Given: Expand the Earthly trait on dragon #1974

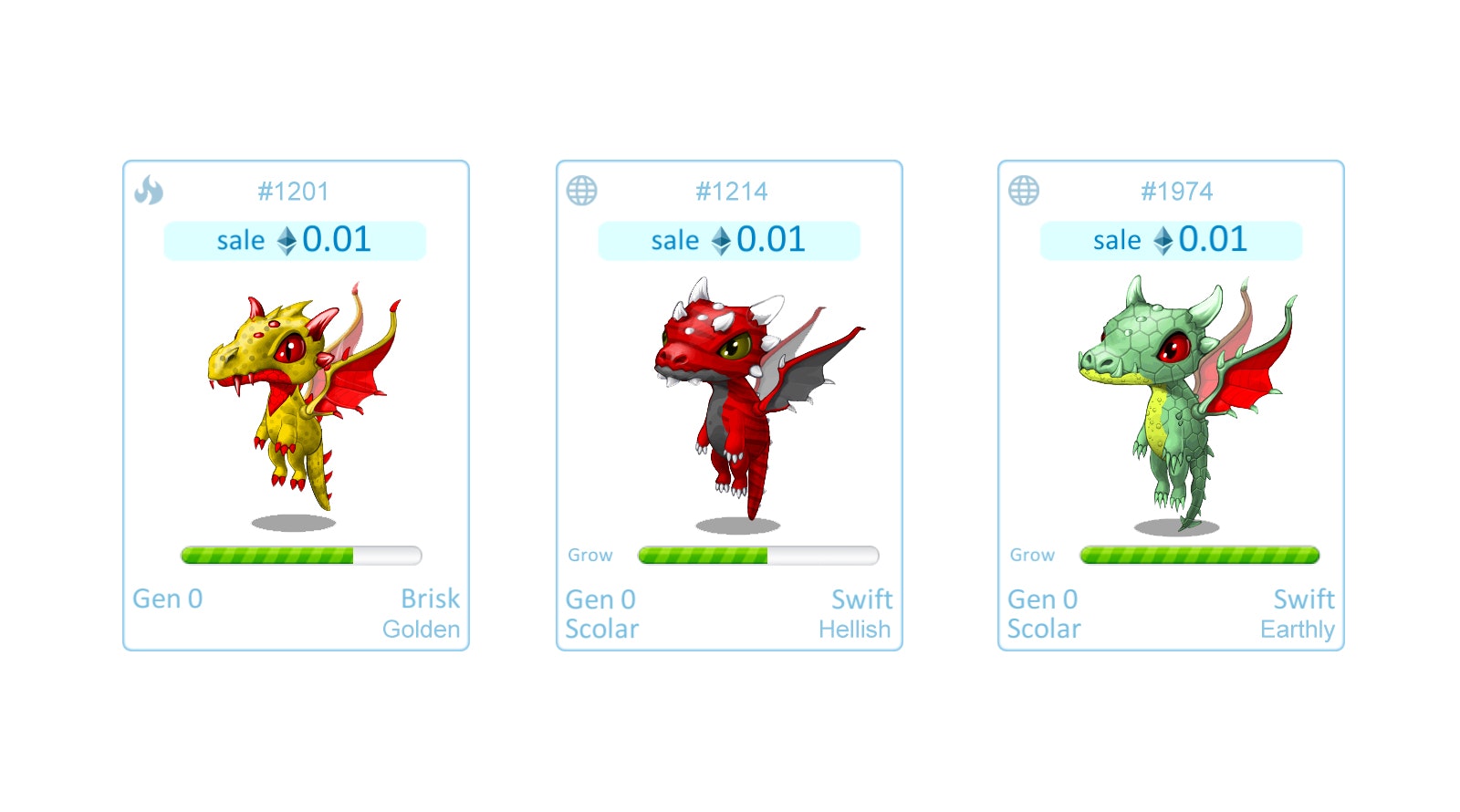Looking at the screenshot, I should point(1298,629).
